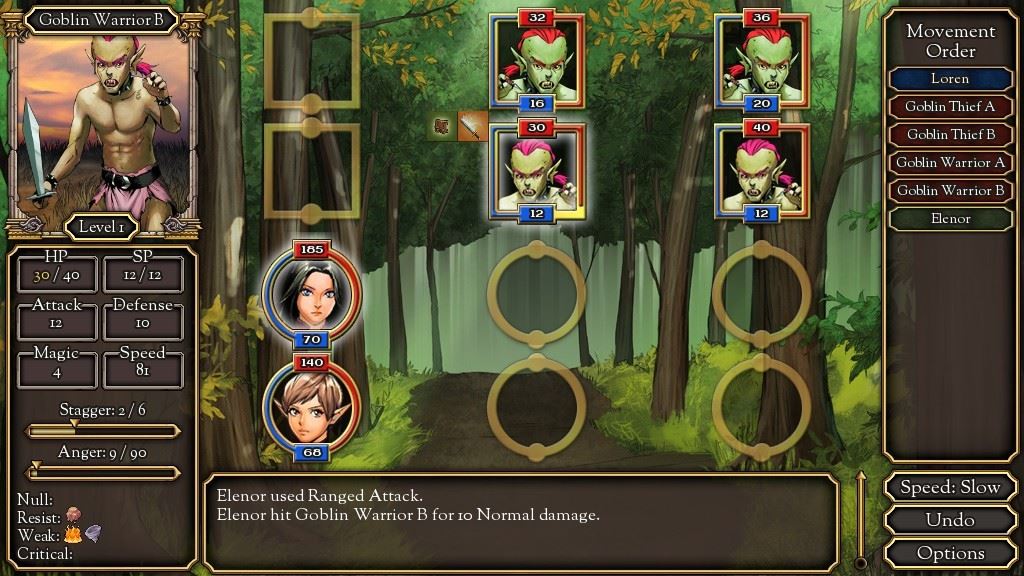Select Elenor's elf portrait with 140 HP

[311, 408]
